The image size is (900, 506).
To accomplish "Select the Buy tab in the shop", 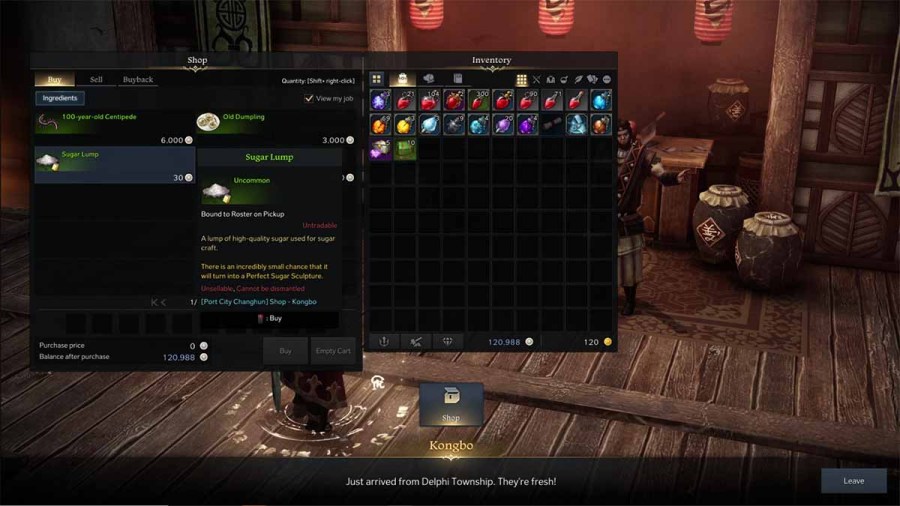I will pyautogui.click(x=54, y=80).
